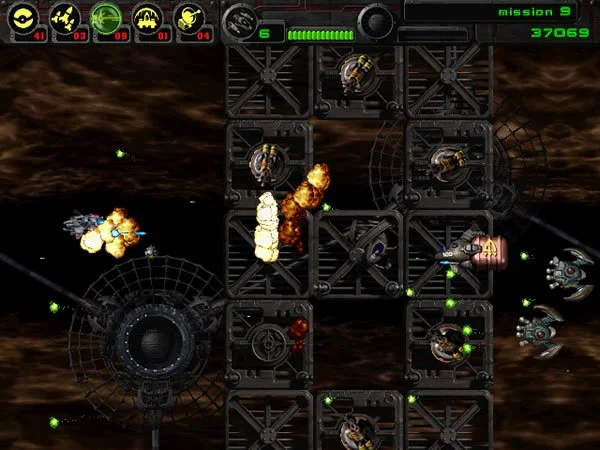This screenshot has height=450, width=600.
Task: Activate the green highlighted beam weapon
Action: click(106, 17)
